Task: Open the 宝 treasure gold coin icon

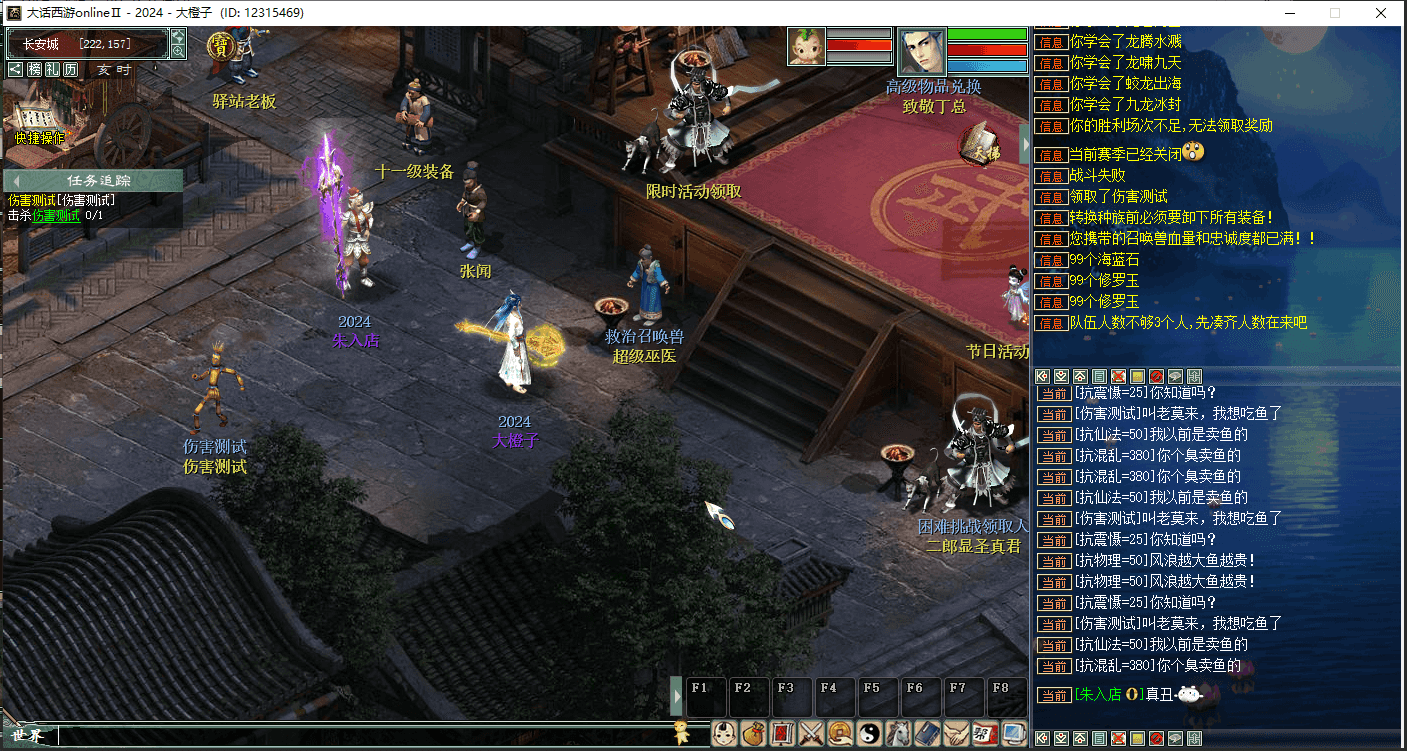Action: 220,46
